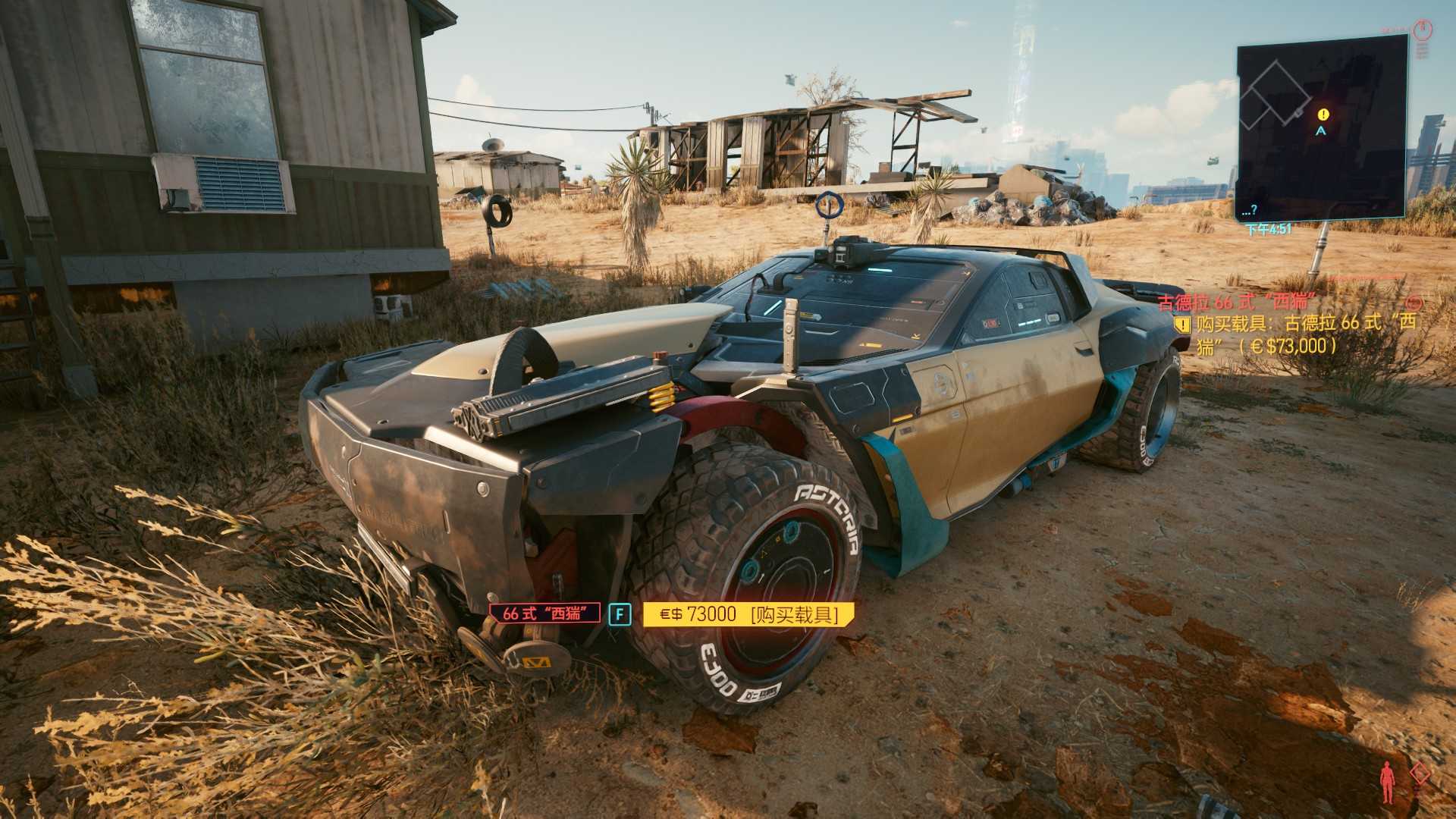Click the 66 式 “西猫” vehicle label
The image size is (1456, 819).
tap(544, 613)
